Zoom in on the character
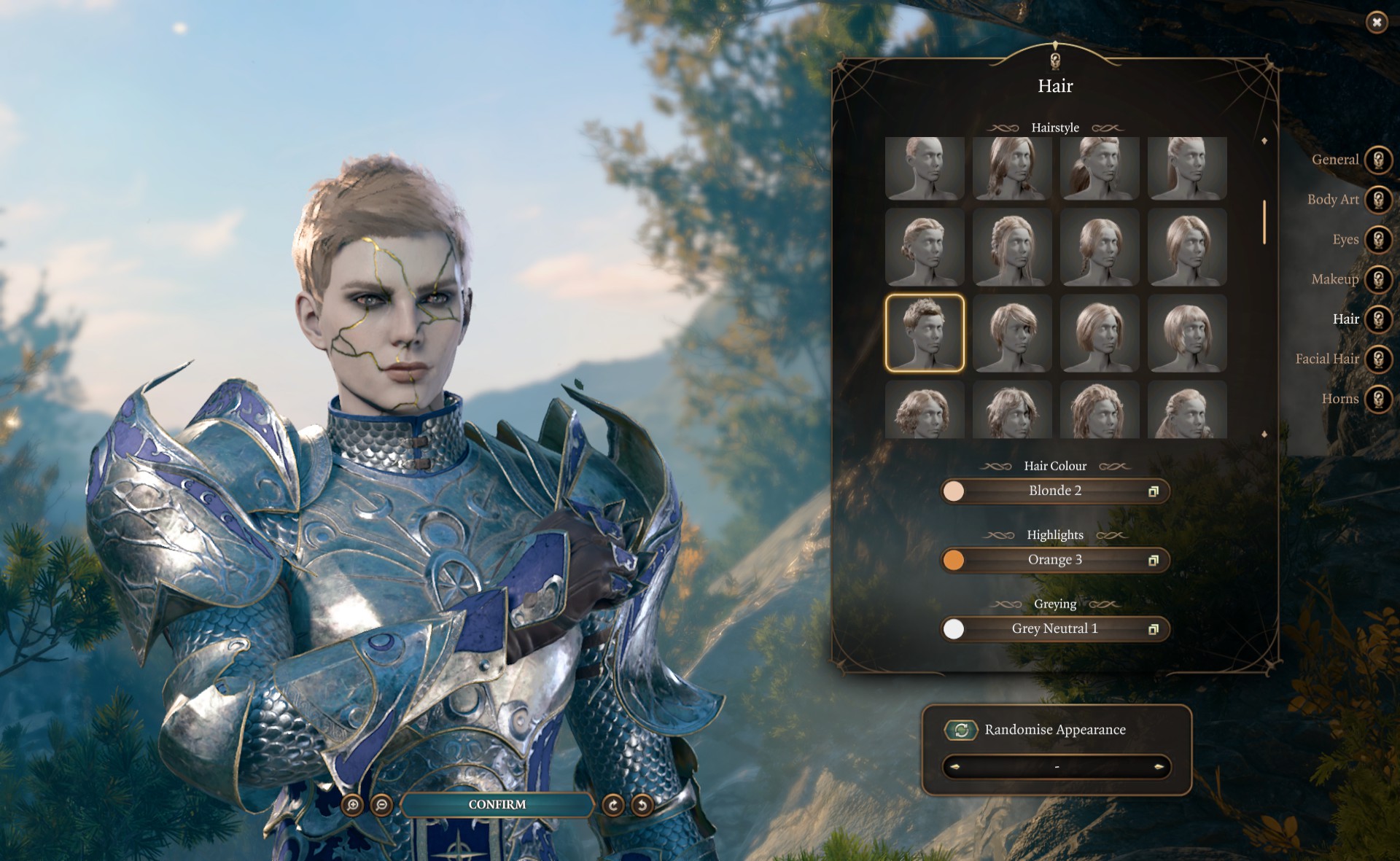Image resolution: width=1400 pixels, height=861 pixels. pyautogui.click(x=353, y=805)
